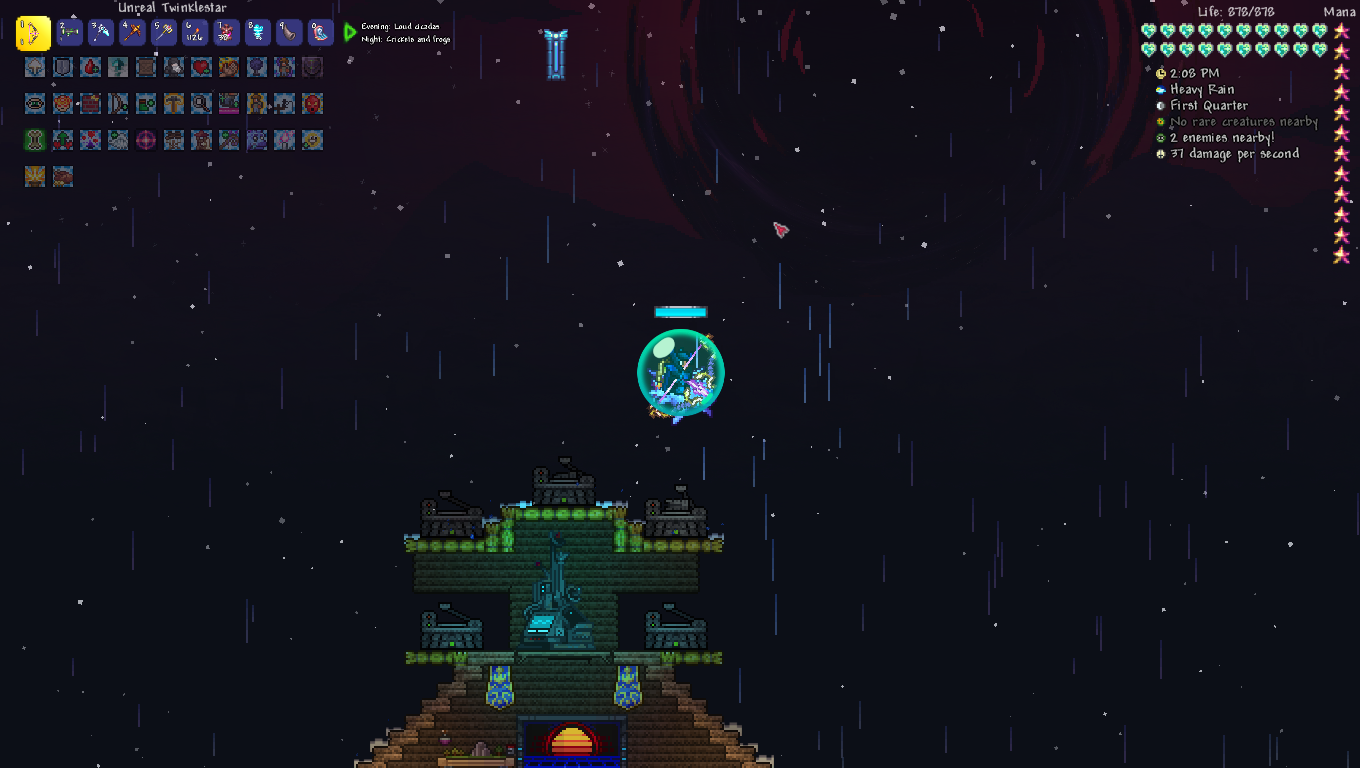This screenshot has height=768, width=1360.
Task: Select the Twinklestar bow hotbar slot
Action: pyautogui.click(x=33, y=33)
